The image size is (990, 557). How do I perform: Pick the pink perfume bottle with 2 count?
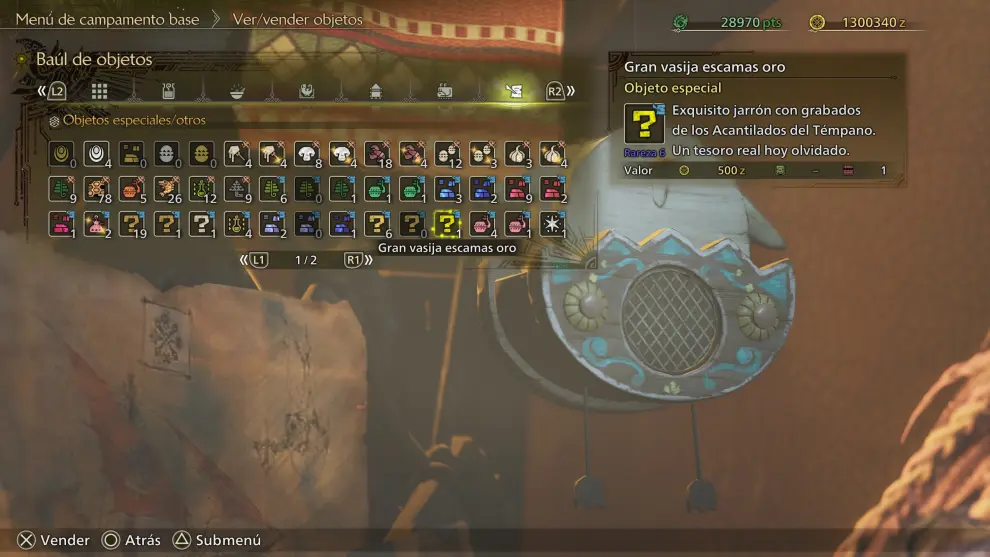[96, 223]
